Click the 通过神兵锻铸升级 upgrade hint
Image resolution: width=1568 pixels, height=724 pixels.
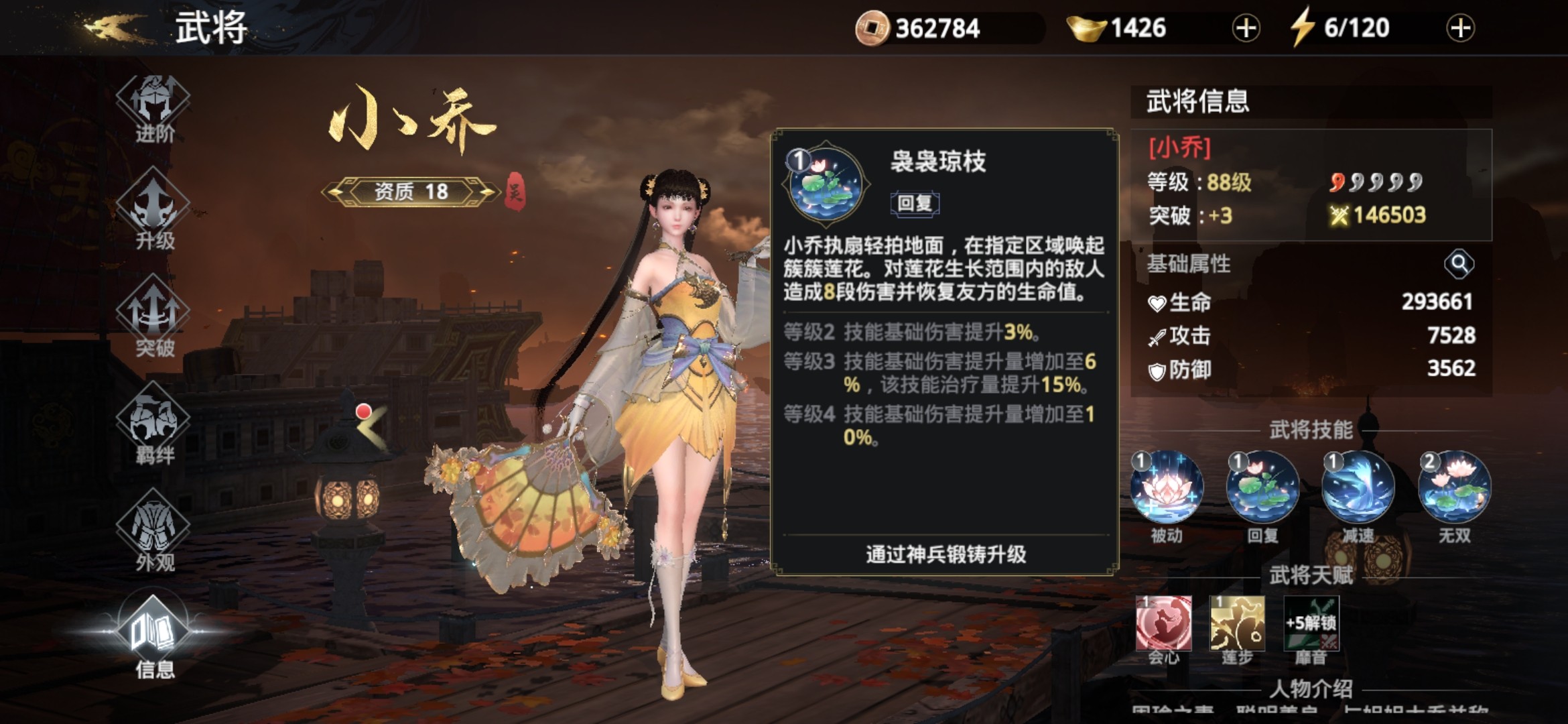click(x=945, y=554)
